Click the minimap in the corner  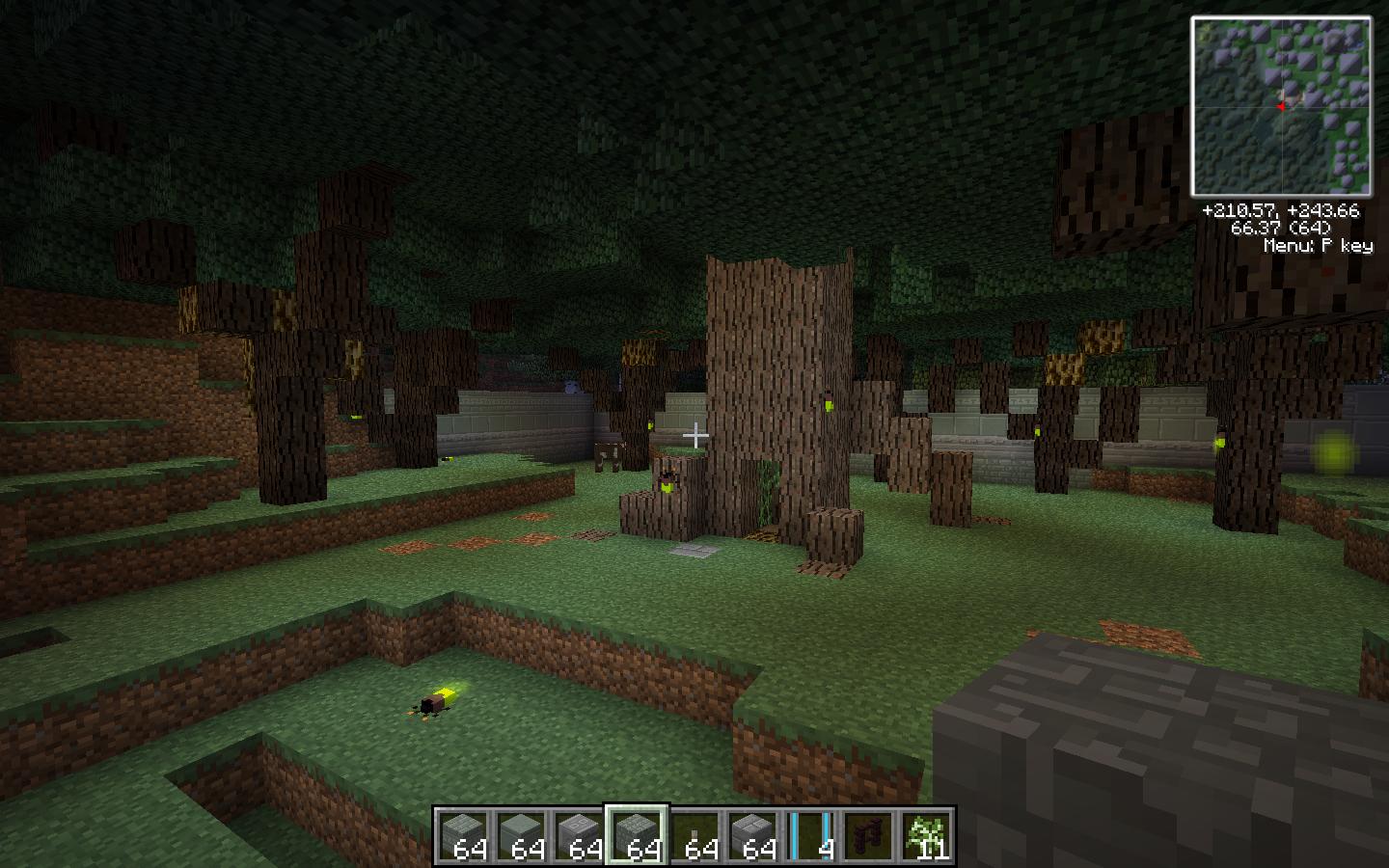(1281, 106)
